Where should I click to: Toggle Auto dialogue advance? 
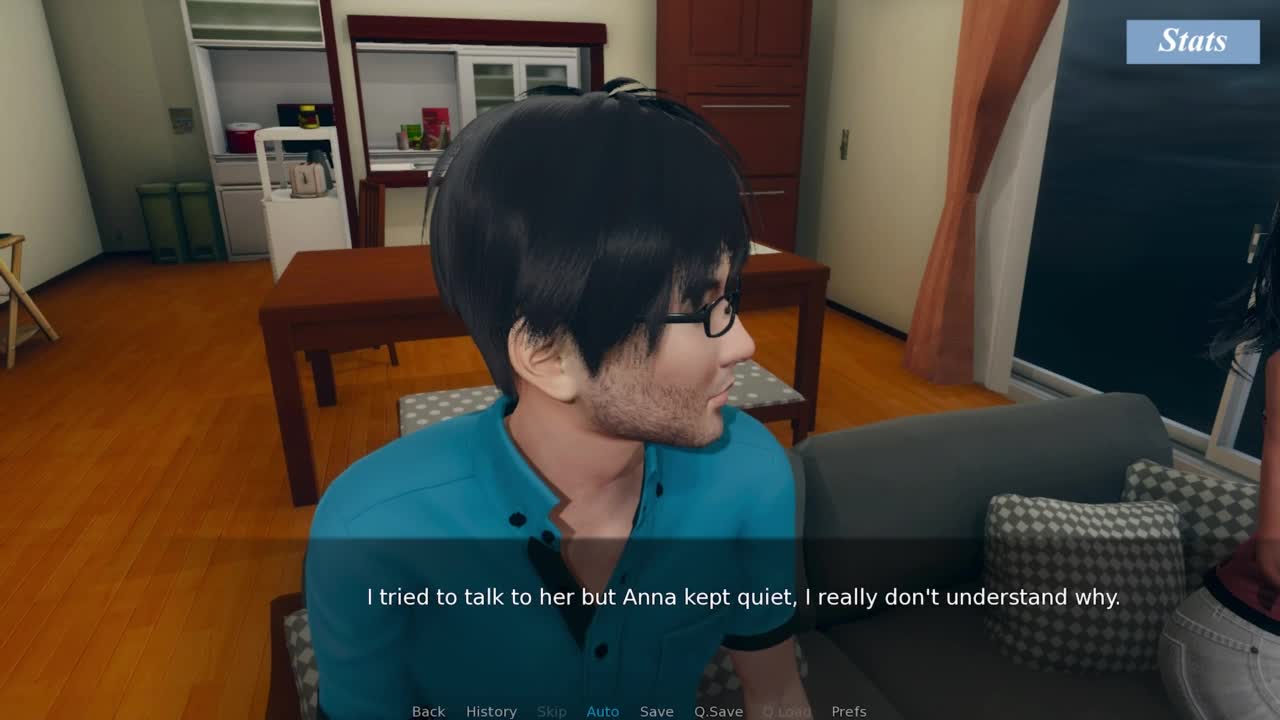602,711
